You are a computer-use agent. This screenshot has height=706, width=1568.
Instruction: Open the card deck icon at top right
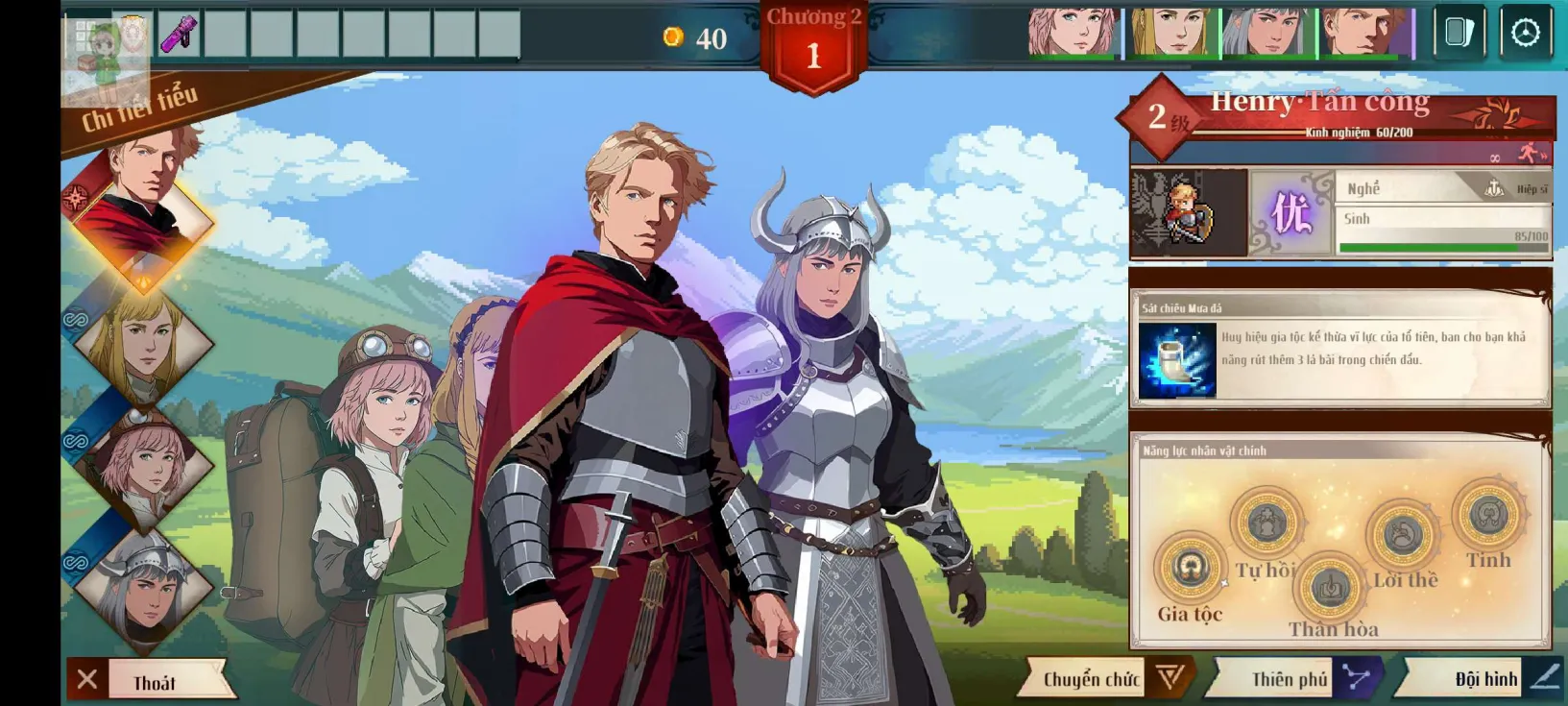coord(1459,30)
